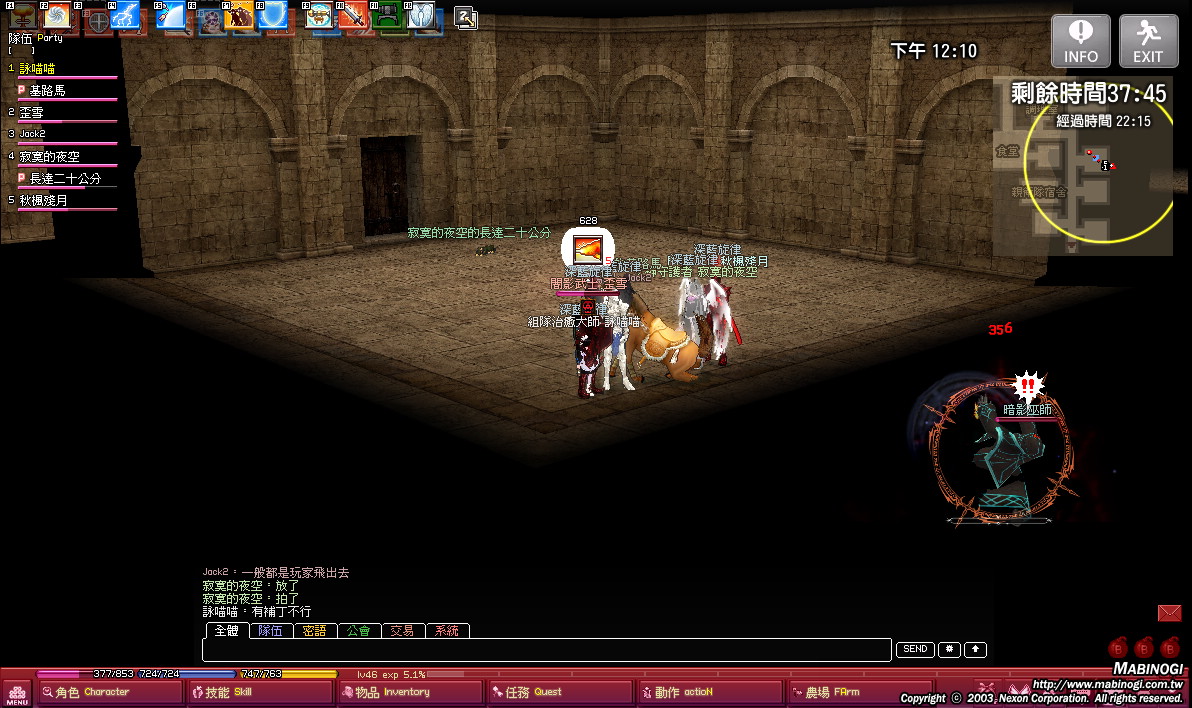Open the main MENU button
The width and height of the screenshot is (1192, 708).
coord(16,692)
